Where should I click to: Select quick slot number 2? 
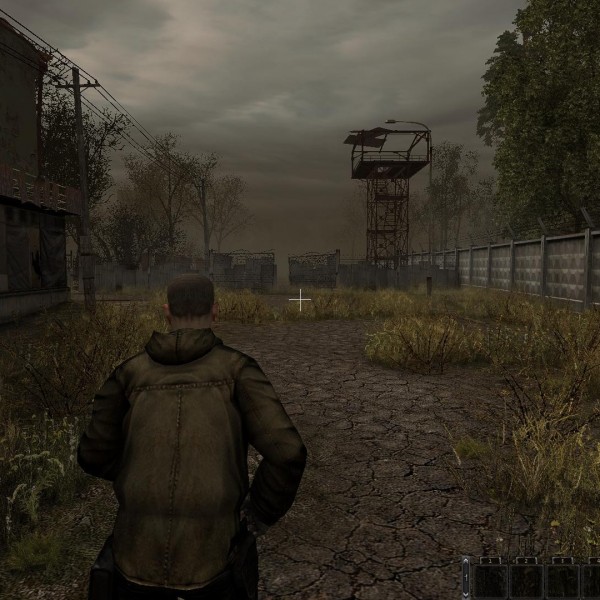(x=526, y=581)
